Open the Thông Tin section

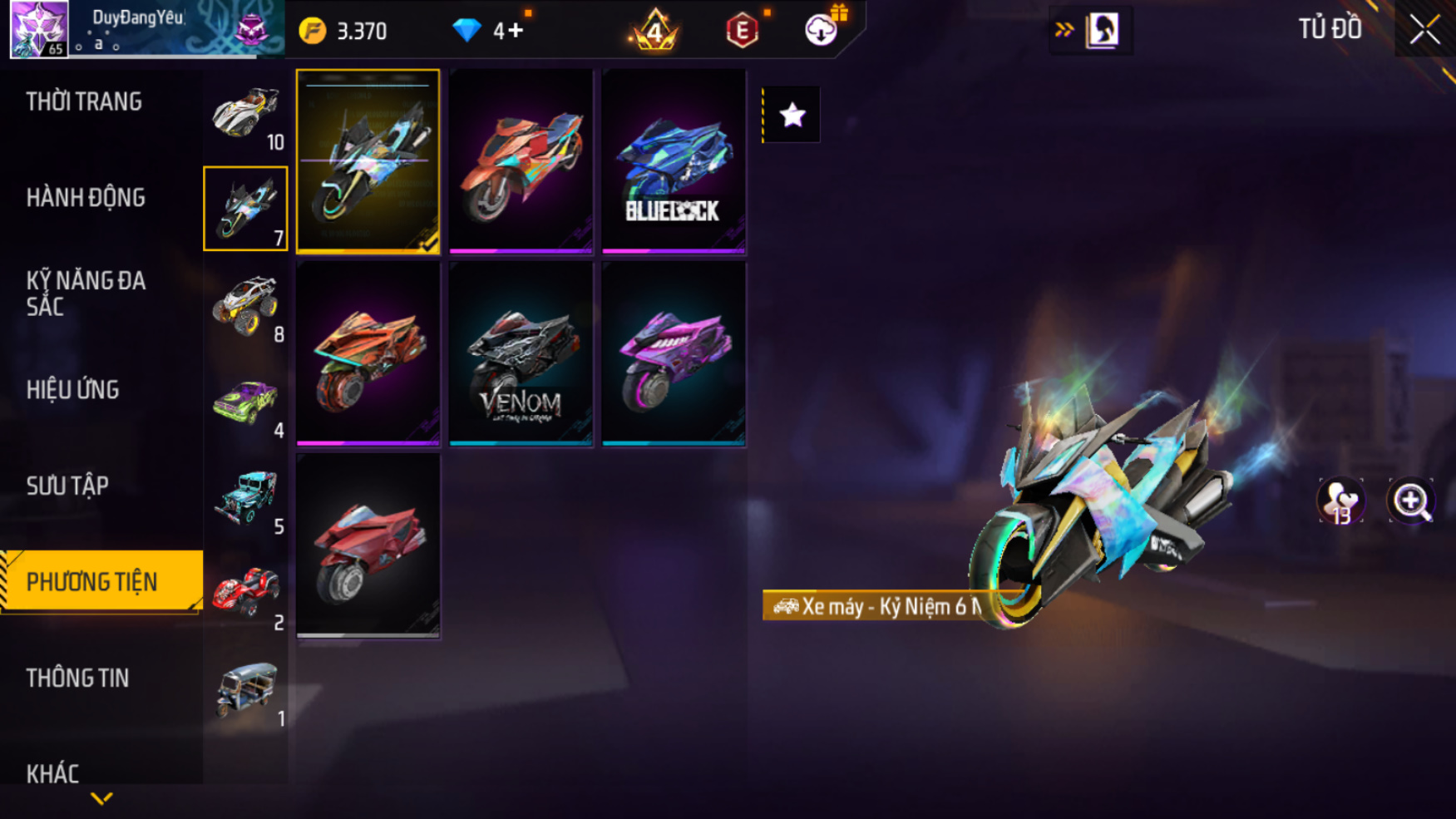(77, 678)
